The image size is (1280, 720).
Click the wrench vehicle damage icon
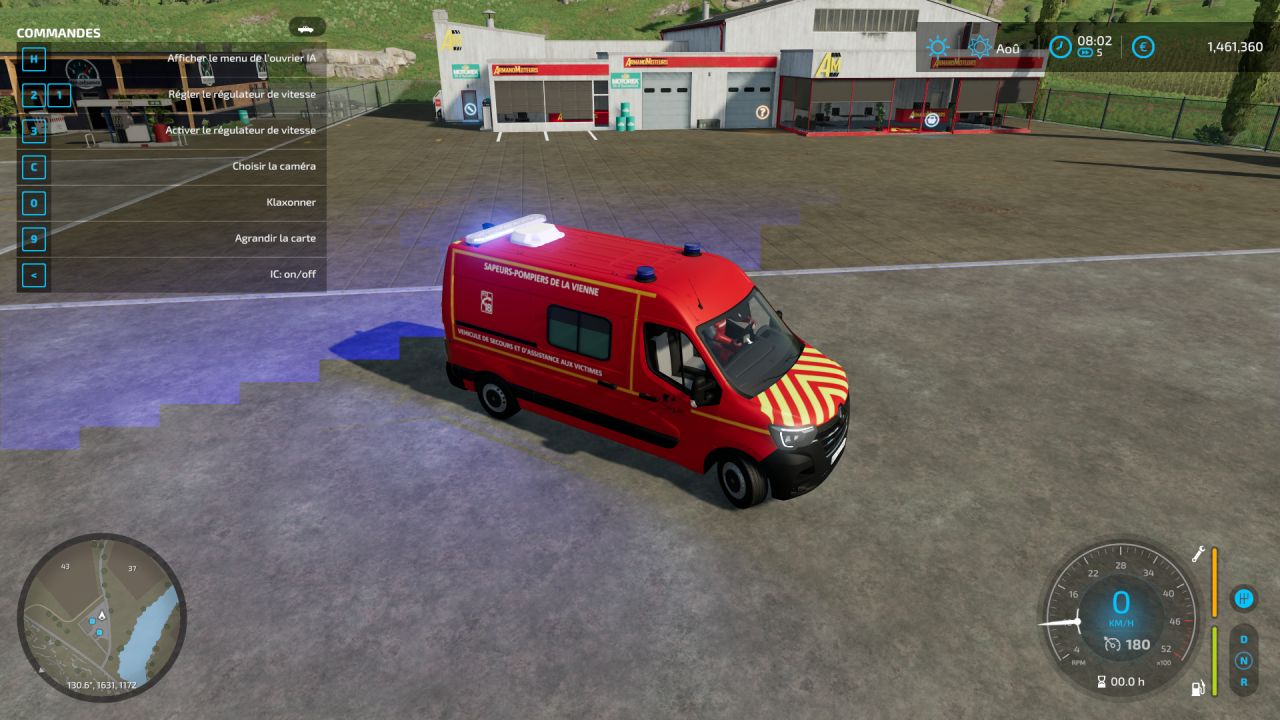tap(1196, 554)
